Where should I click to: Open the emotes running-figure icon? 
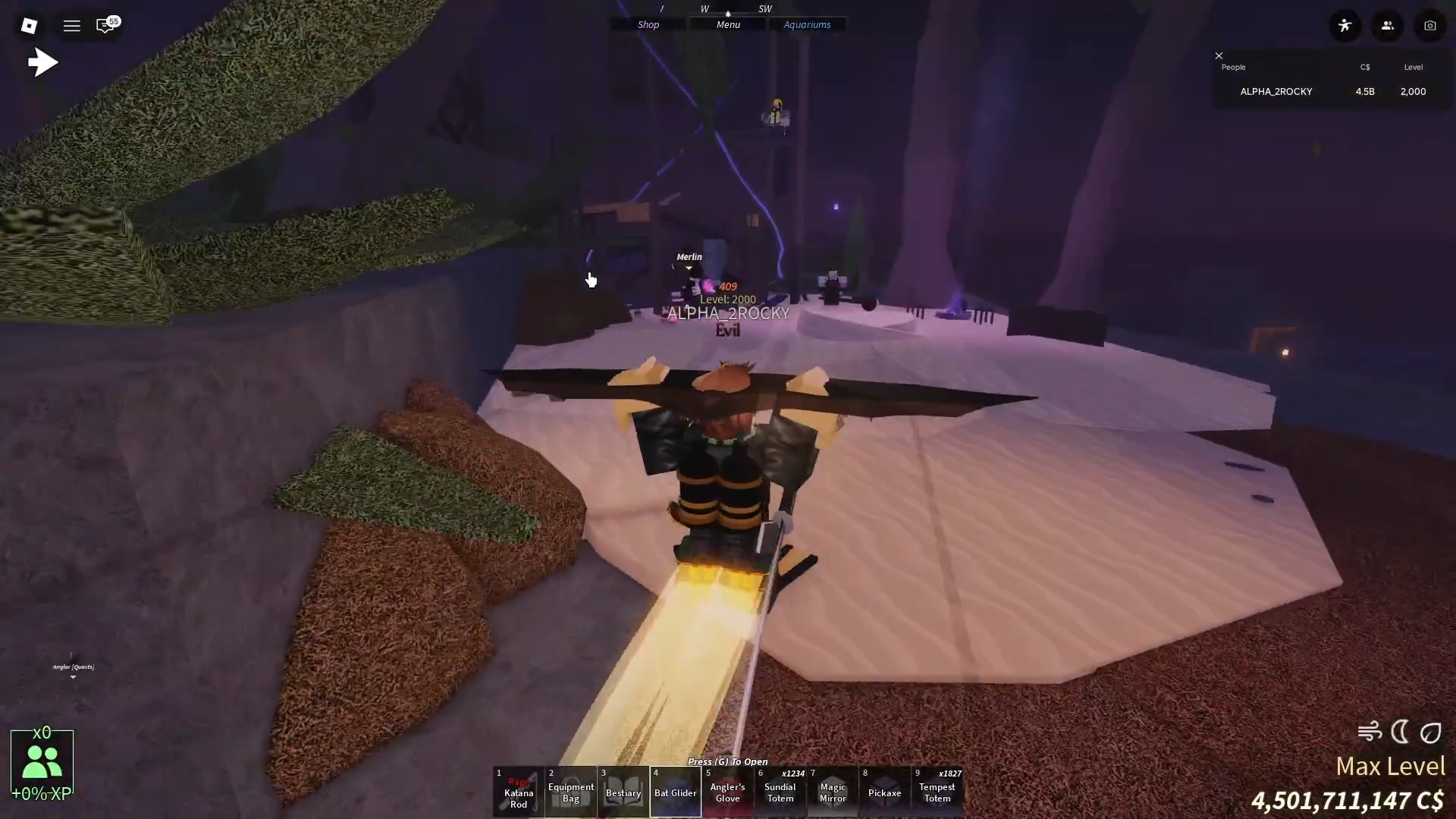point(1345,26)
